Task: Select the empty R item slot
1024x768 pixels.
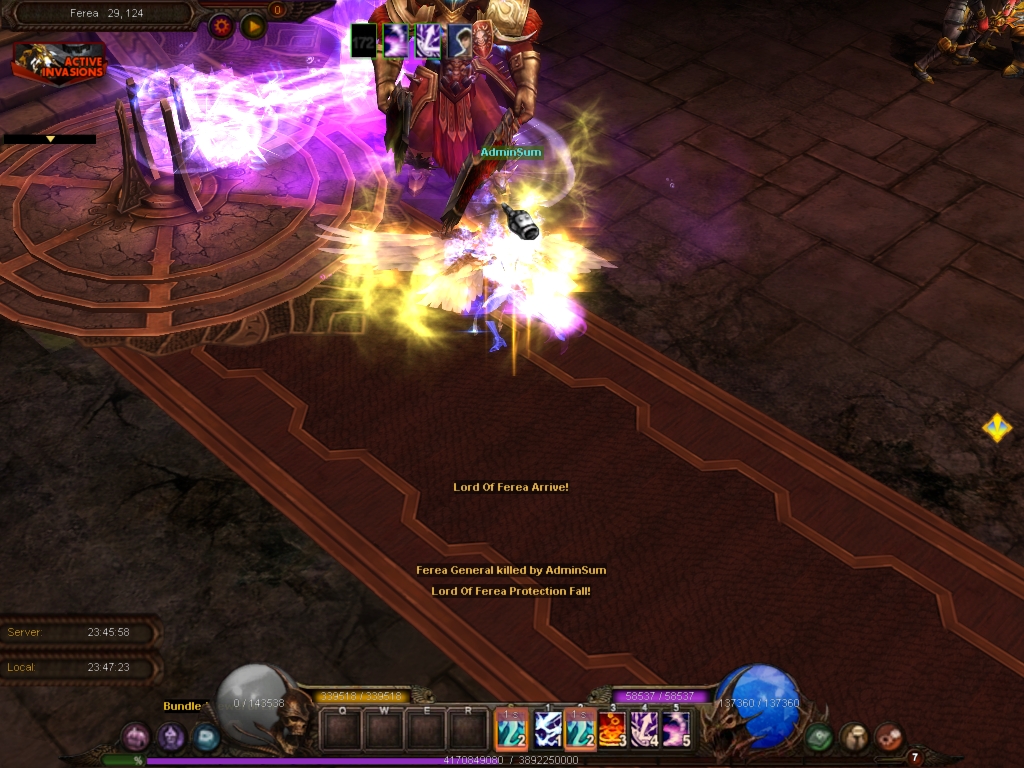Action: click(468, 730)
